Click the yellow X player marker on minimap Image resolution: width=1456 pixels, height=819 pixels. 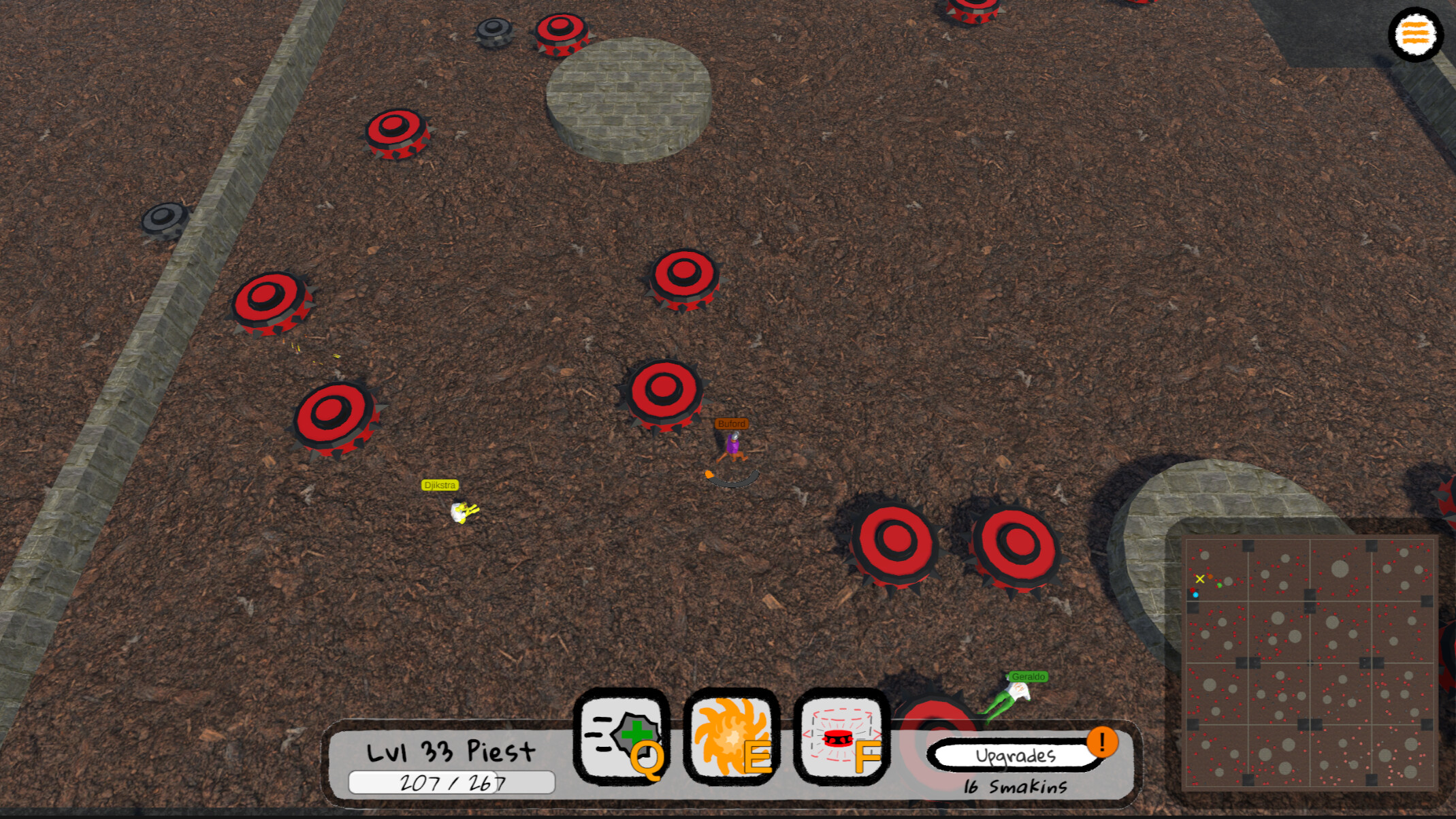pos(1200,579)
